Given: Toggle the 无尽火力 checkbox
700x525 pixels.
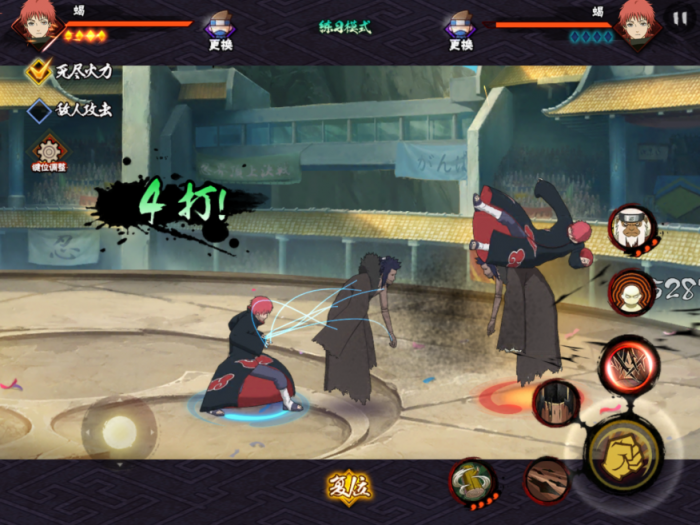Looking at the screenshot, I should [x=39, y=71].
